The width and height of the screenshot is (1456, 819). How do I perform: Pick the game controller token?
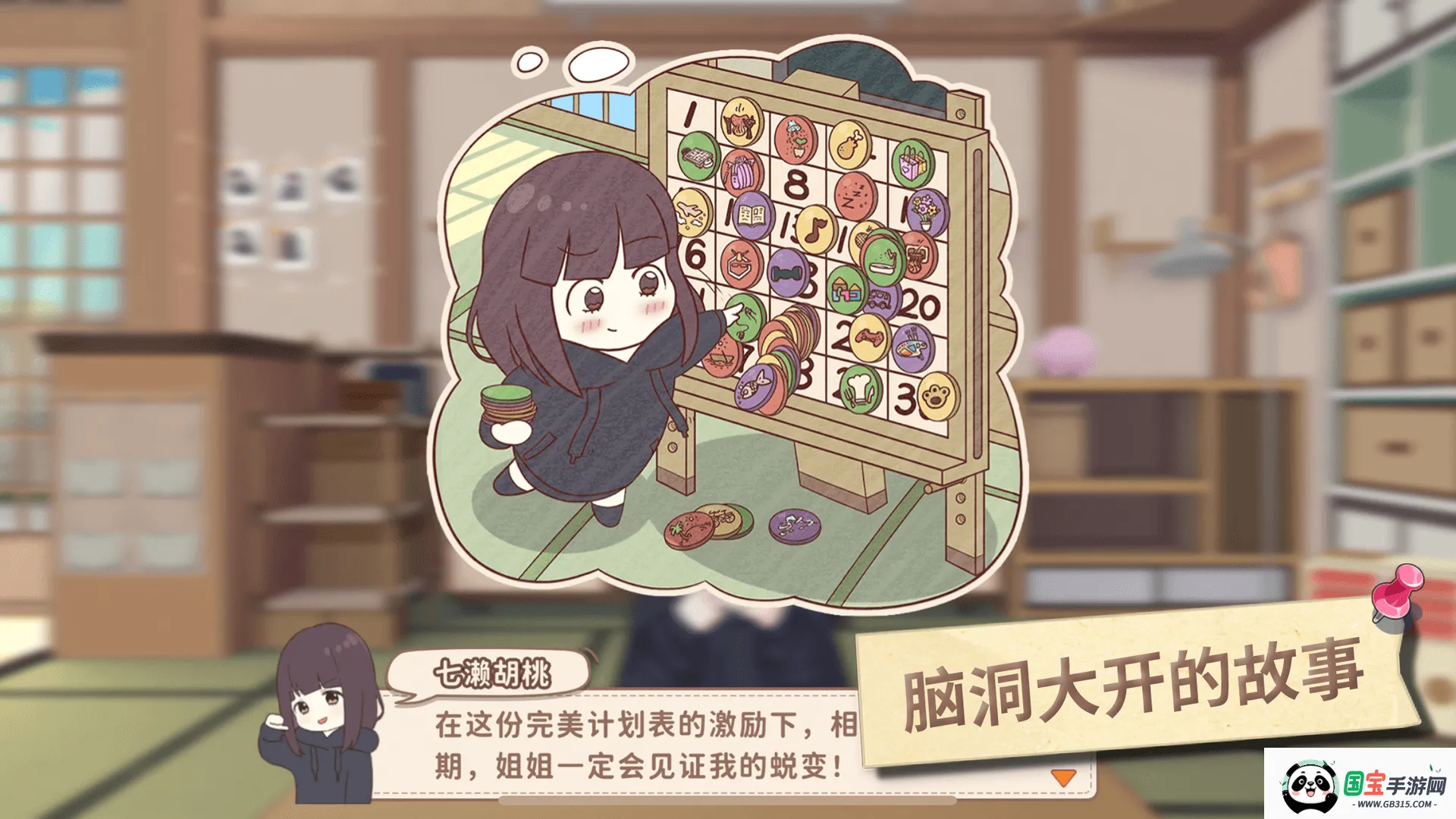click(x=868, y=338)
